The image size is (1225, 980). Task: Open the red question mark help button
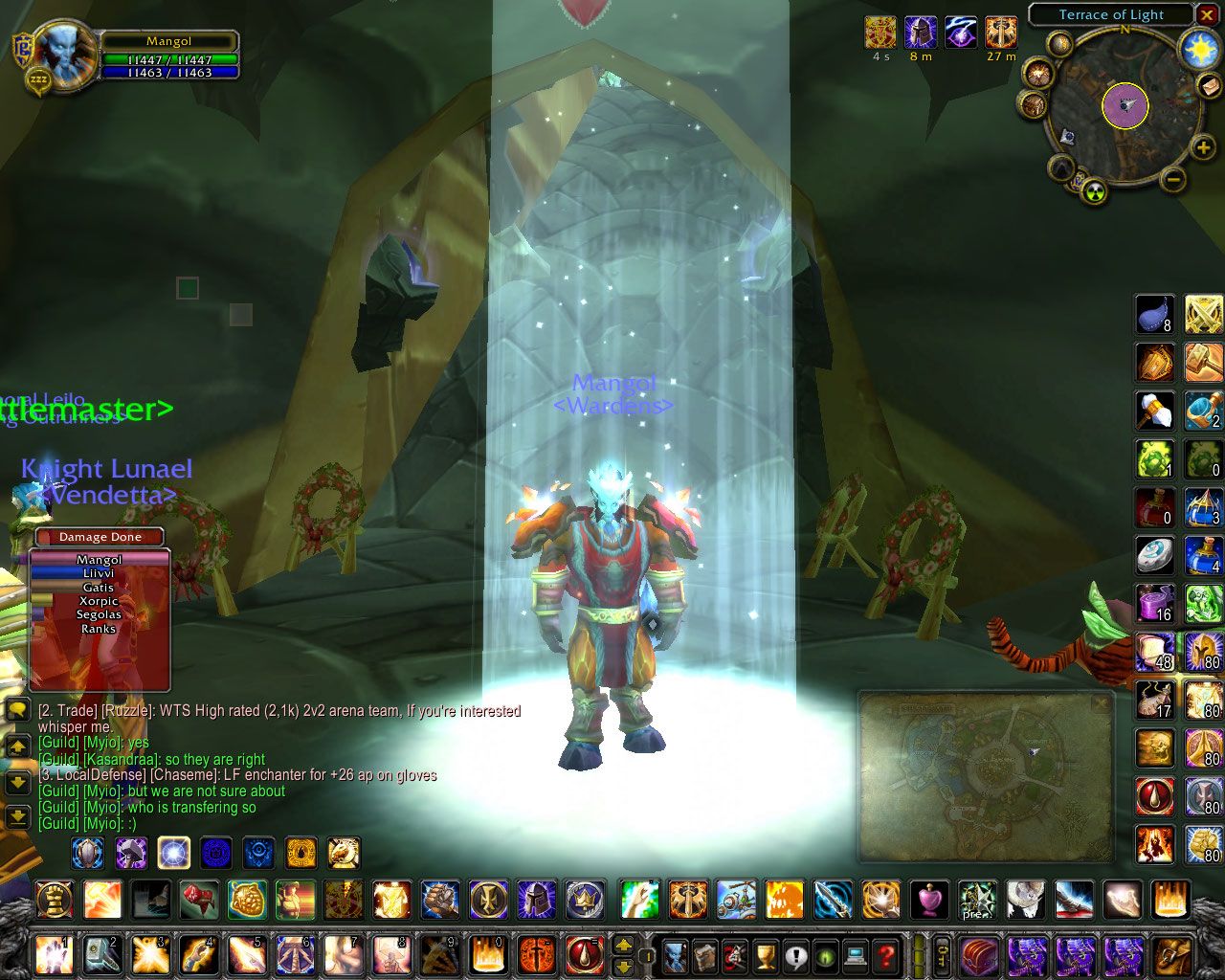[886, 954]
